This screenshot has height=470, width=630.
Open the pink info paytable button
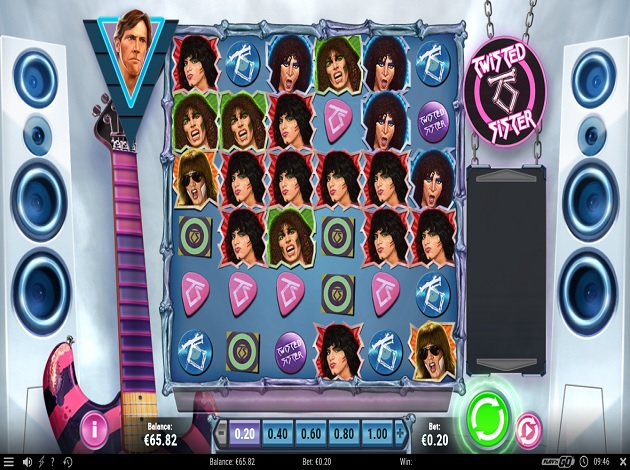[x=96, y=429]
